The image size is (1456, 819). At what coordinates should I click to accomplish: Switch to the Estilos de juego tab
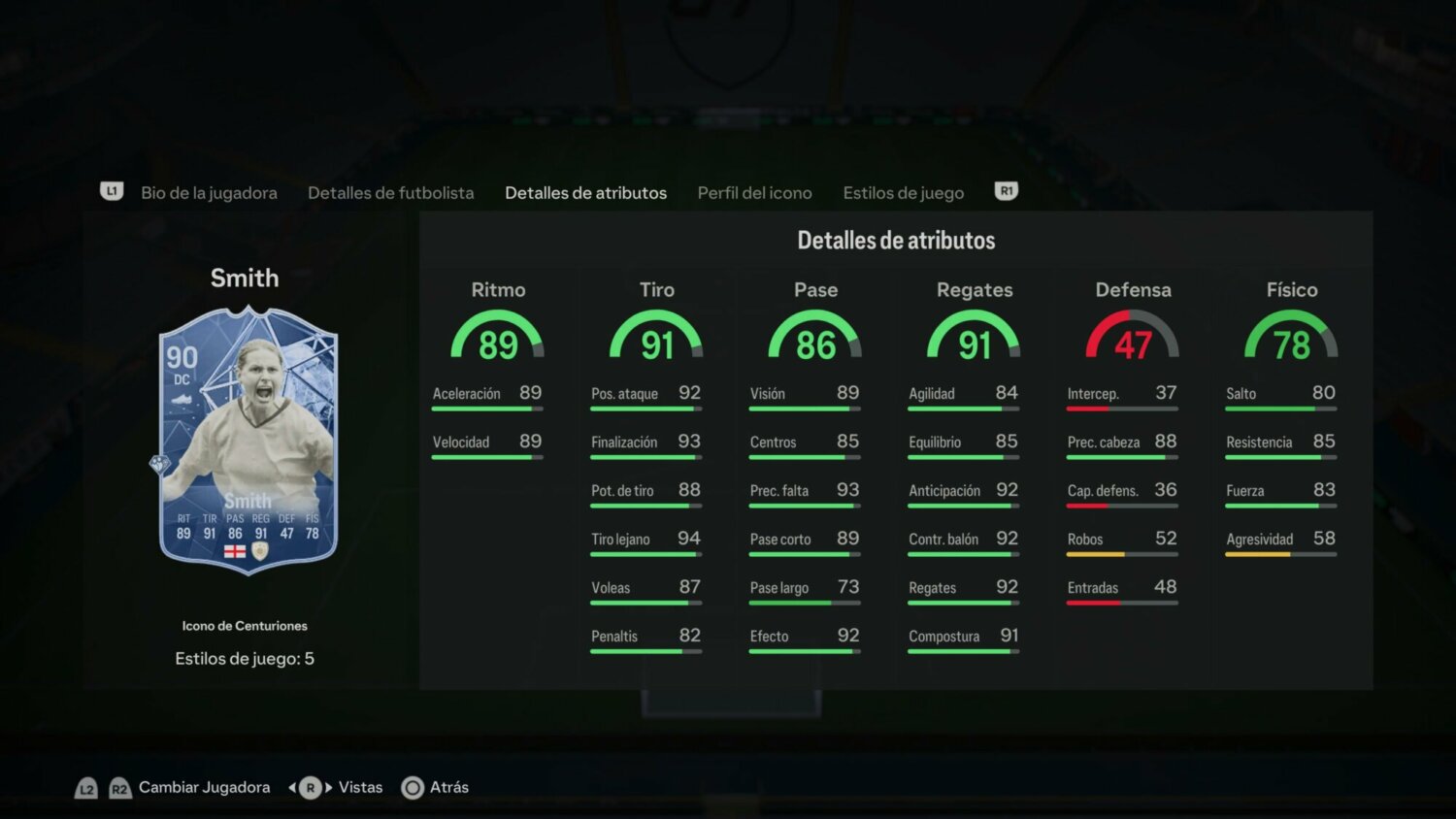pyautogui.click(x=903, y=193)
